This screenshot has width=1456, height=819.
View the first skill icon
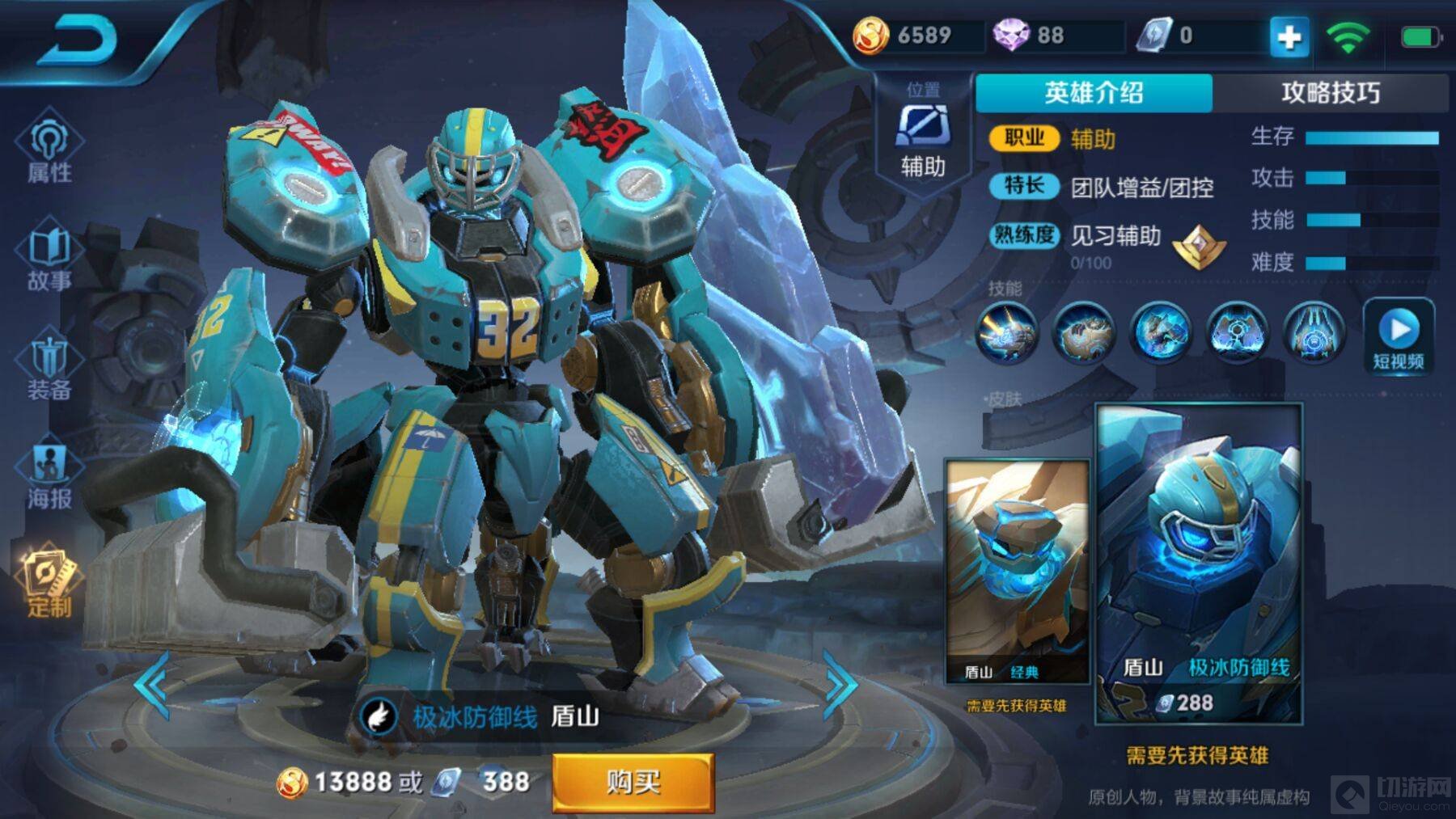point(1007,332)
